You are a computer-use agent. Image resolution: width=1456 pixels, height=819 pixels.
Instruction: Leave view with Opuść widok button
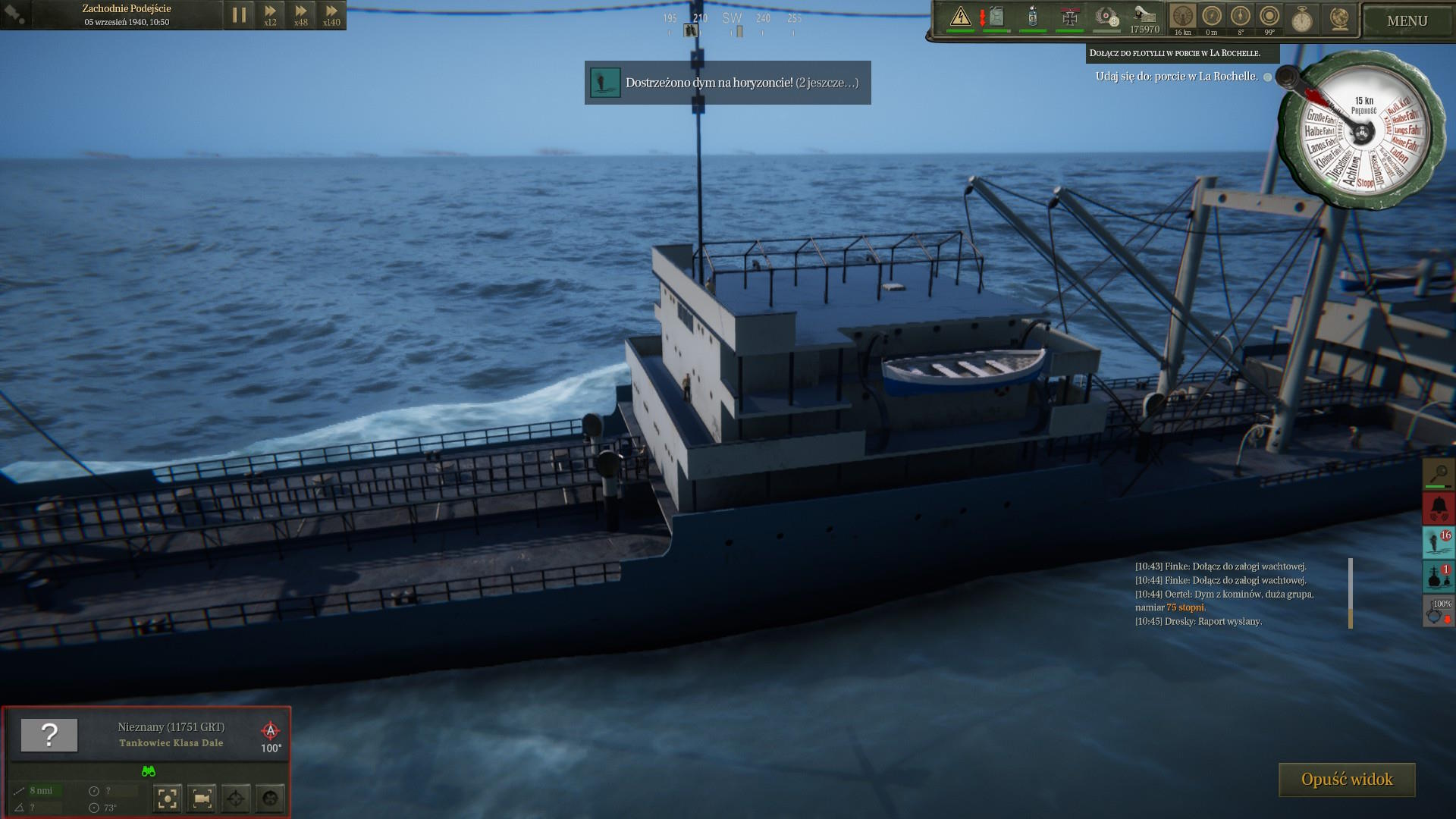[1347, 780]
